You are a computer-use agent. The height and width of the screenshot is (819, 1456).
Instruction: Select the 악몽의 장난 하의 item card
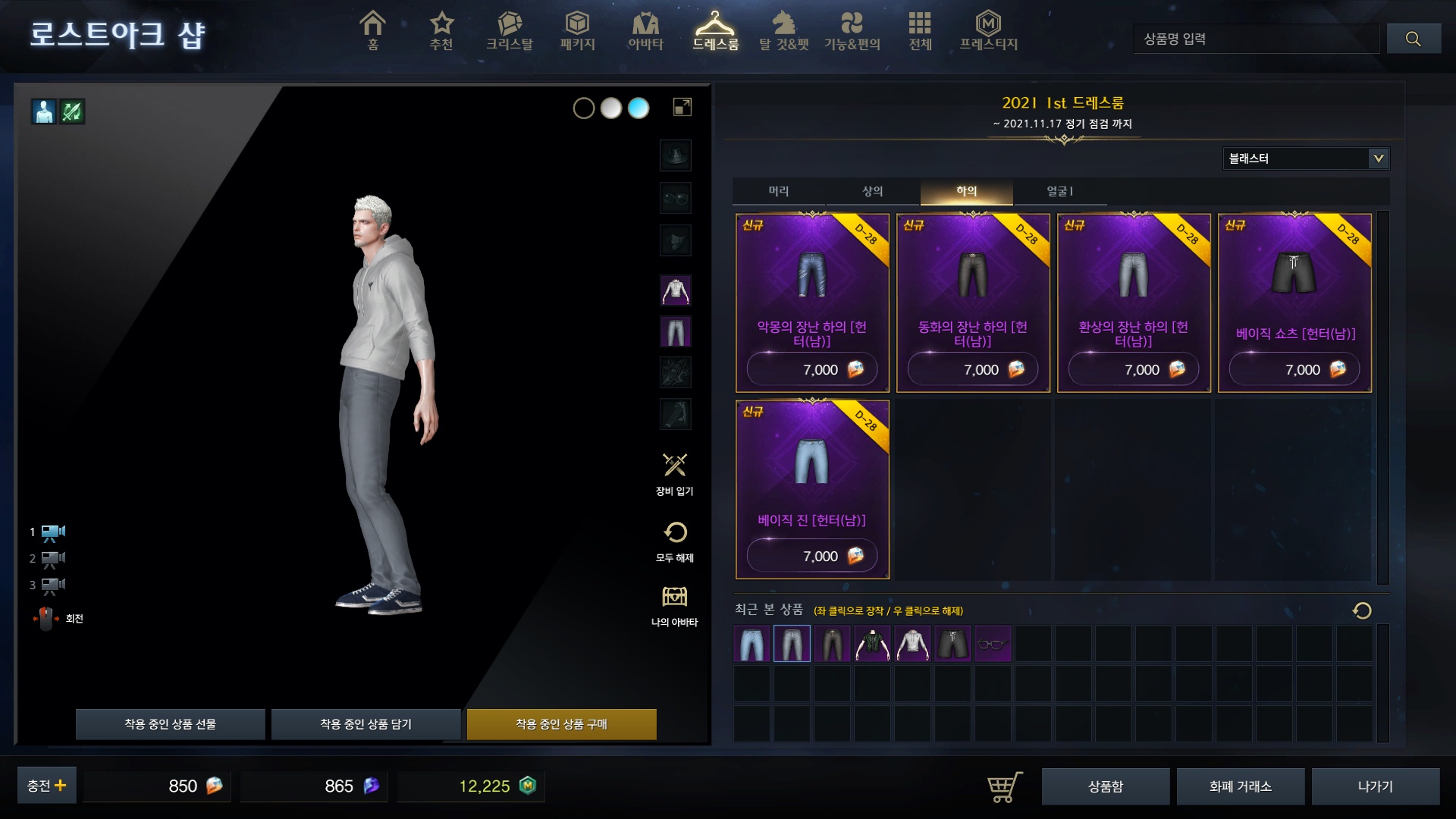812,303
